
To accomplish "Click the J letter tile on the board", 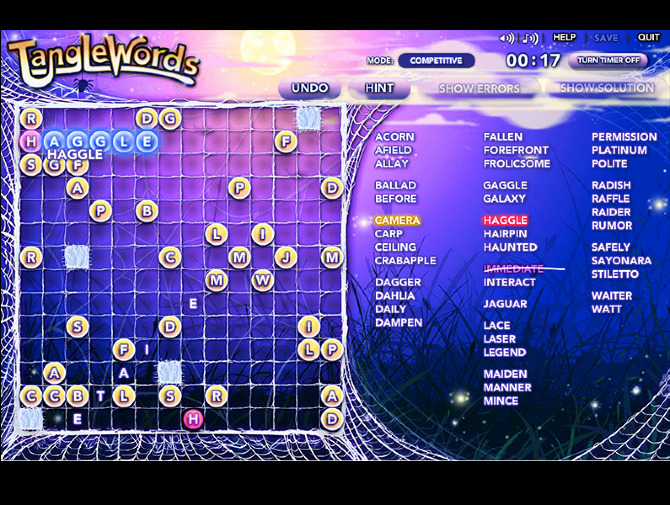I will [x=286, y=257].
